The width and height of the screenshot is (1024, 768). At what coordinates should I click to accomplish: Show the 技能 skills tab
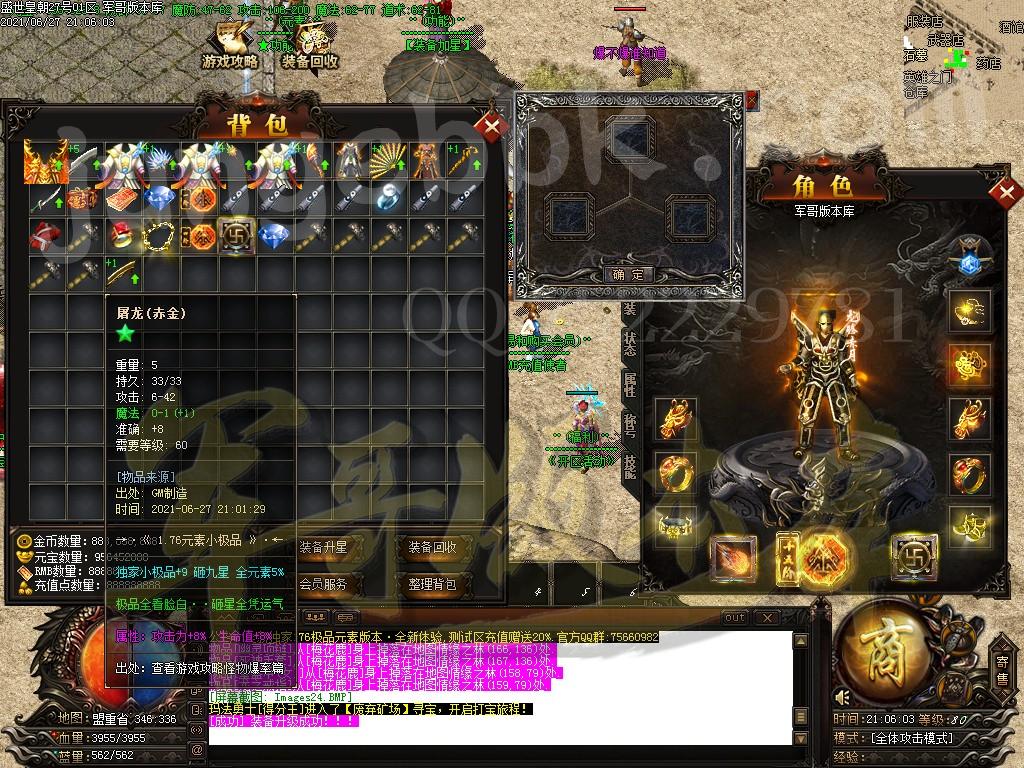click(631, 466)
